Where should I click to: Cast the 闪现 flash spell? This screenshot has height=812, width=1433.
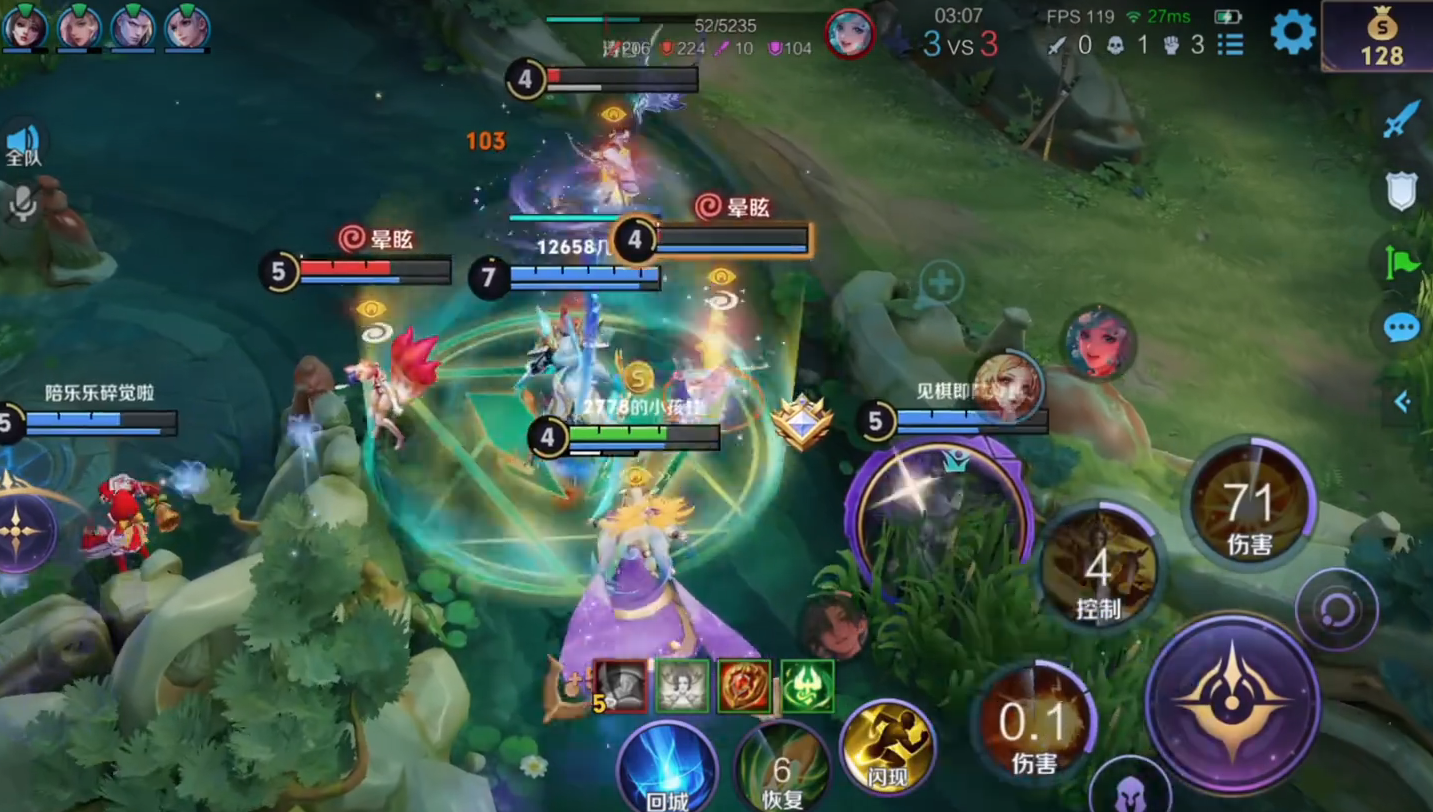pyautogui.click(x=887, y=748)
